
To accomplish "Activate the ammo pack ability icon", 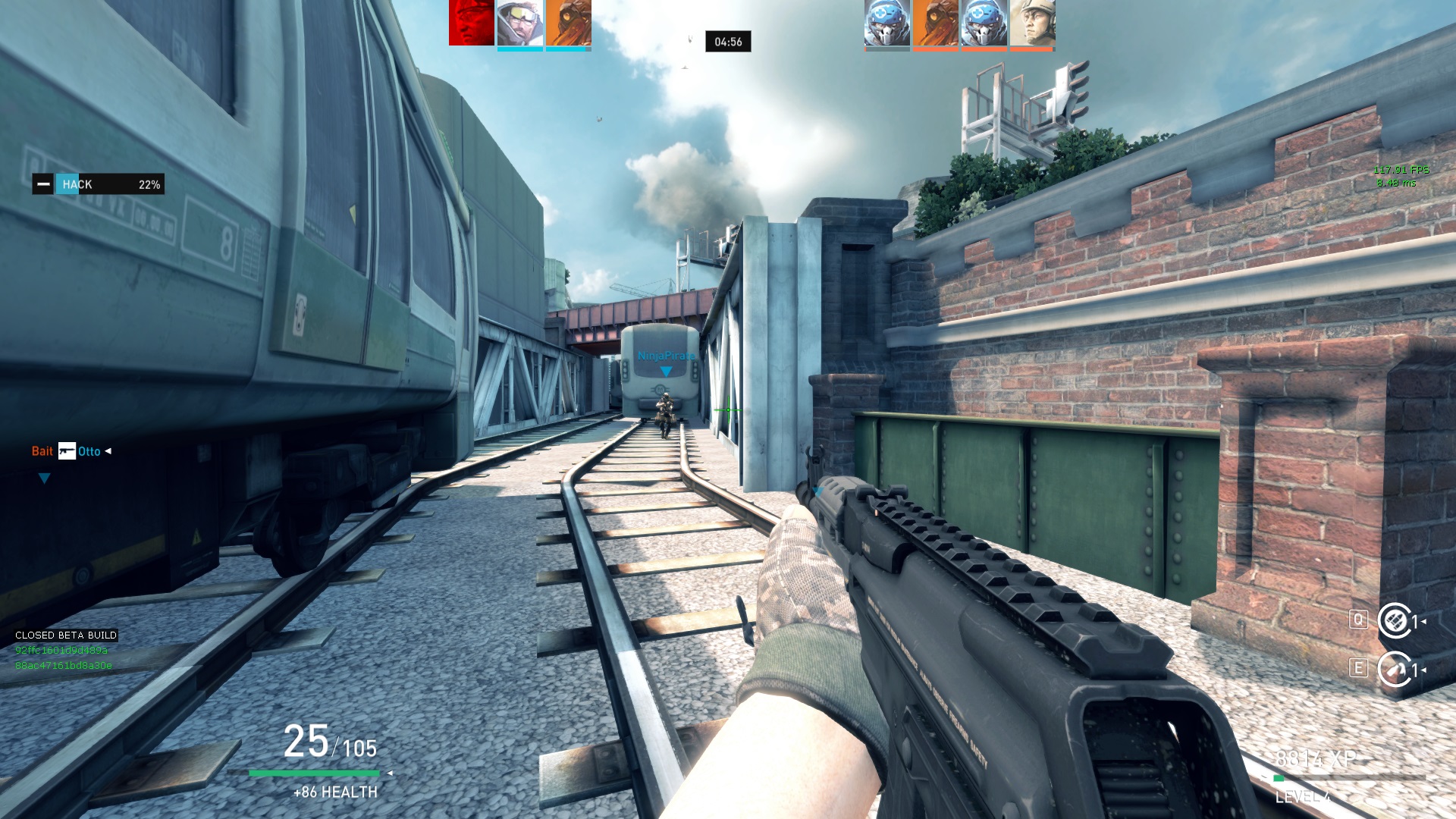I will pyautogui.click(x=1394, y=621).
